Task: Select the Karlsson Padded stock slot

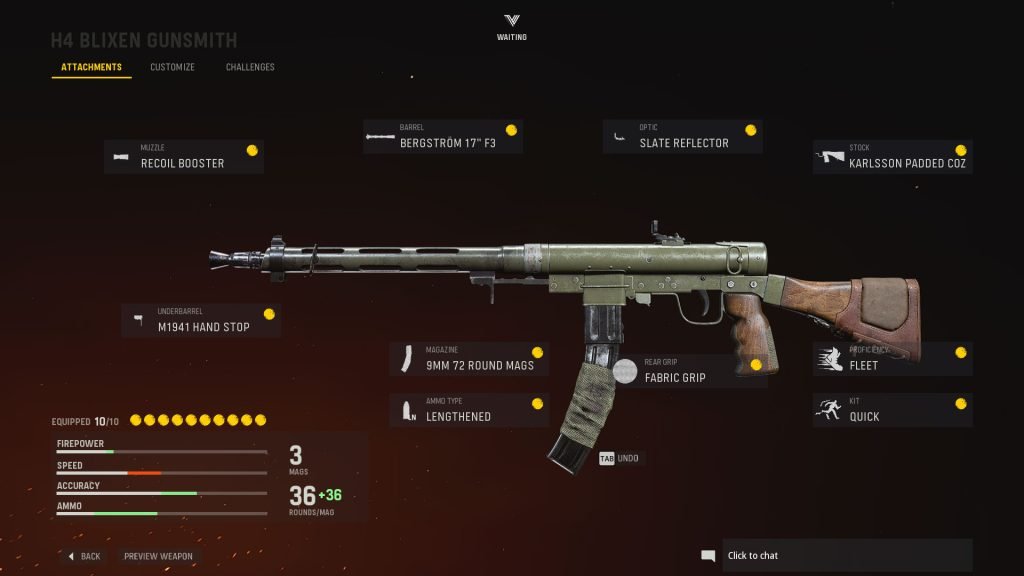Action: pyautogui.click(x=892, y=157)
